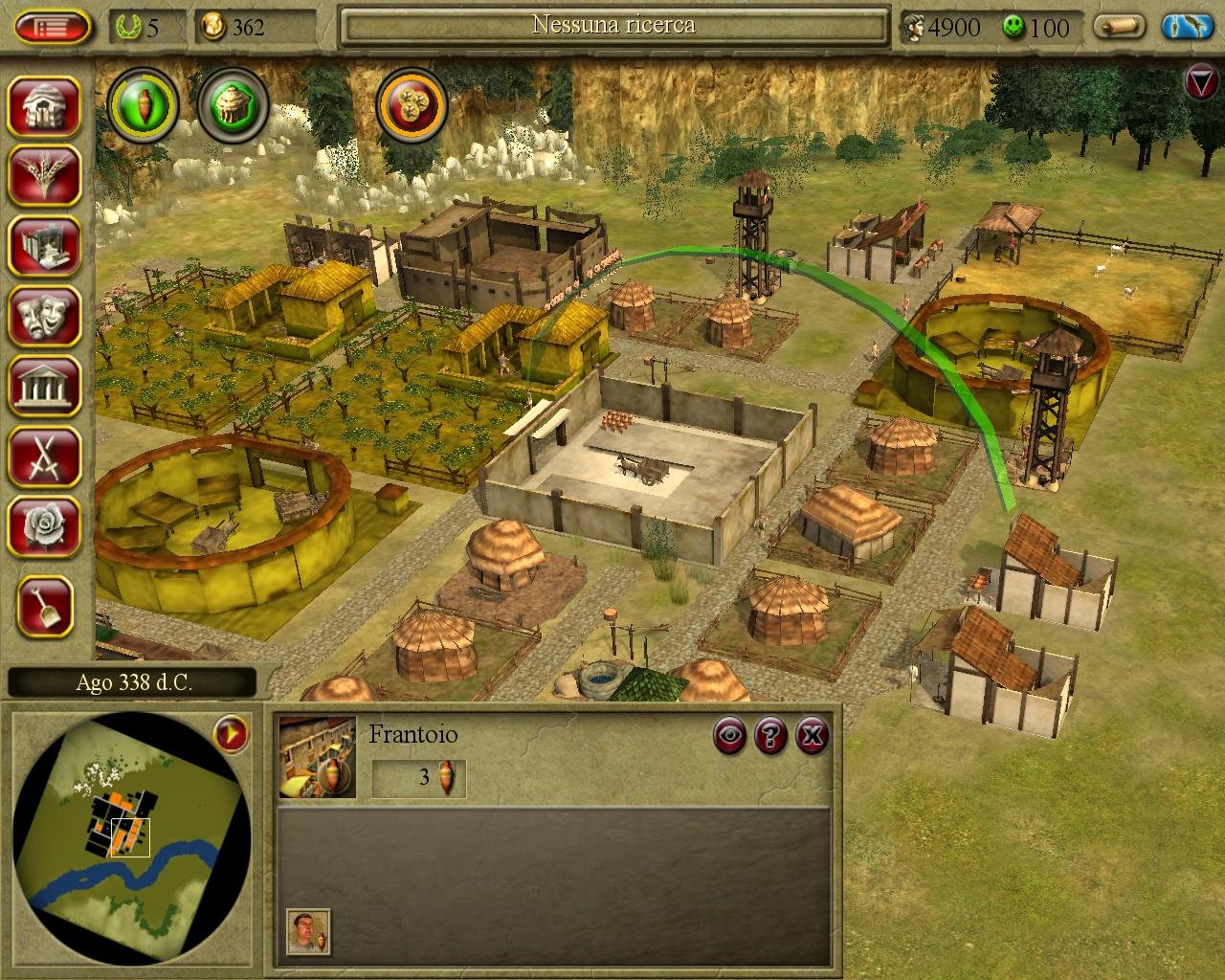Click the Nessuna ricerca research bar
This screenshot has width=1225, height=980.
[x=613, y=26]
